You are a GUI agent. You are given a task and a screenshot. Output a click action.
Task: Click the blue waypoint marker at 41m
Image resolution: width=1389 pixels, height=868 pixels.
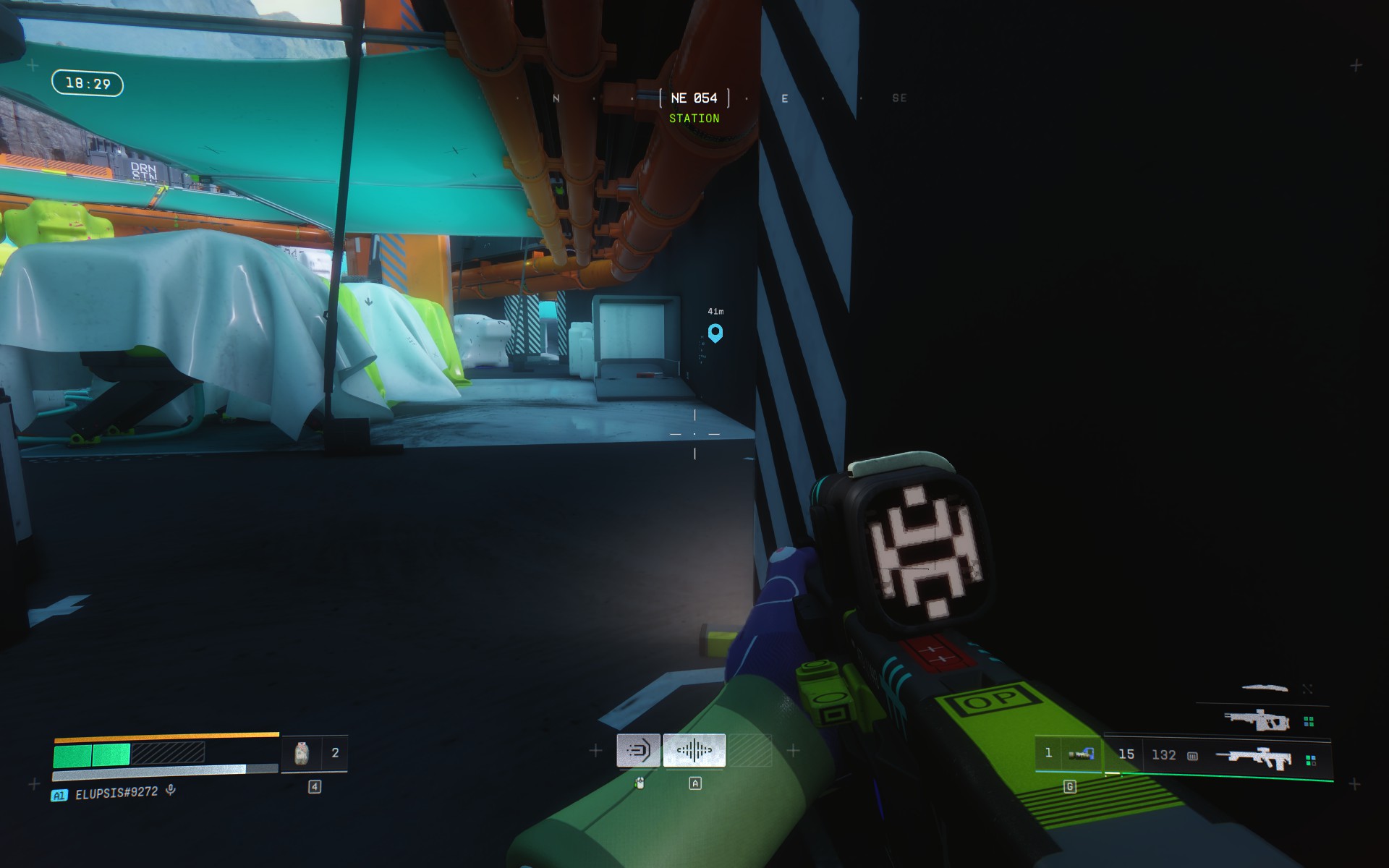[715, 333]
